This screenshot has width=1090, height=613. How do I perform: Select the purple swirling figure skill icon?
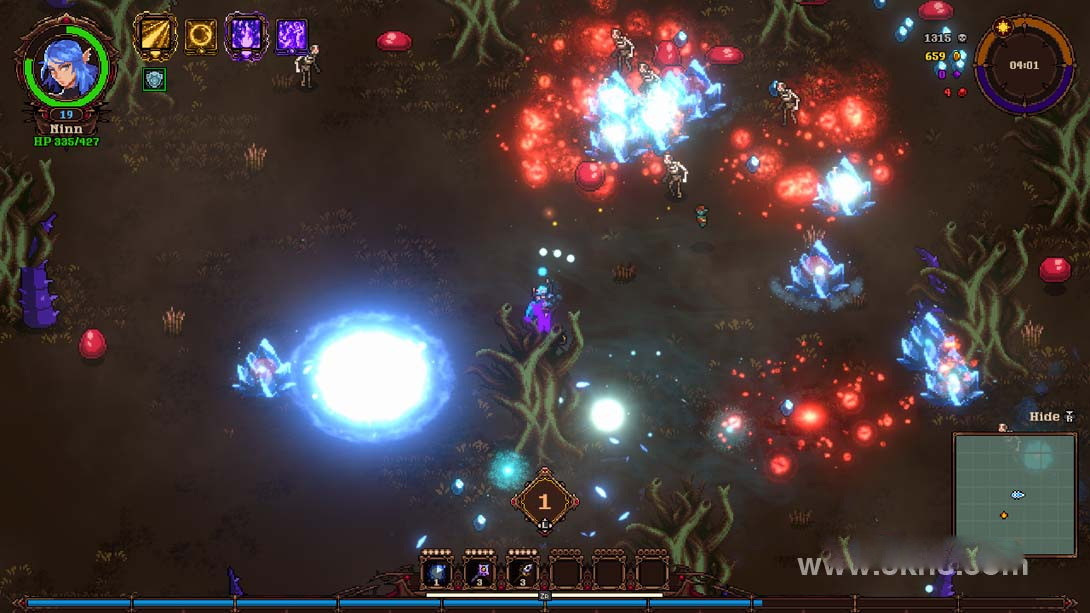pyautogui.click(x=291, y=36)
